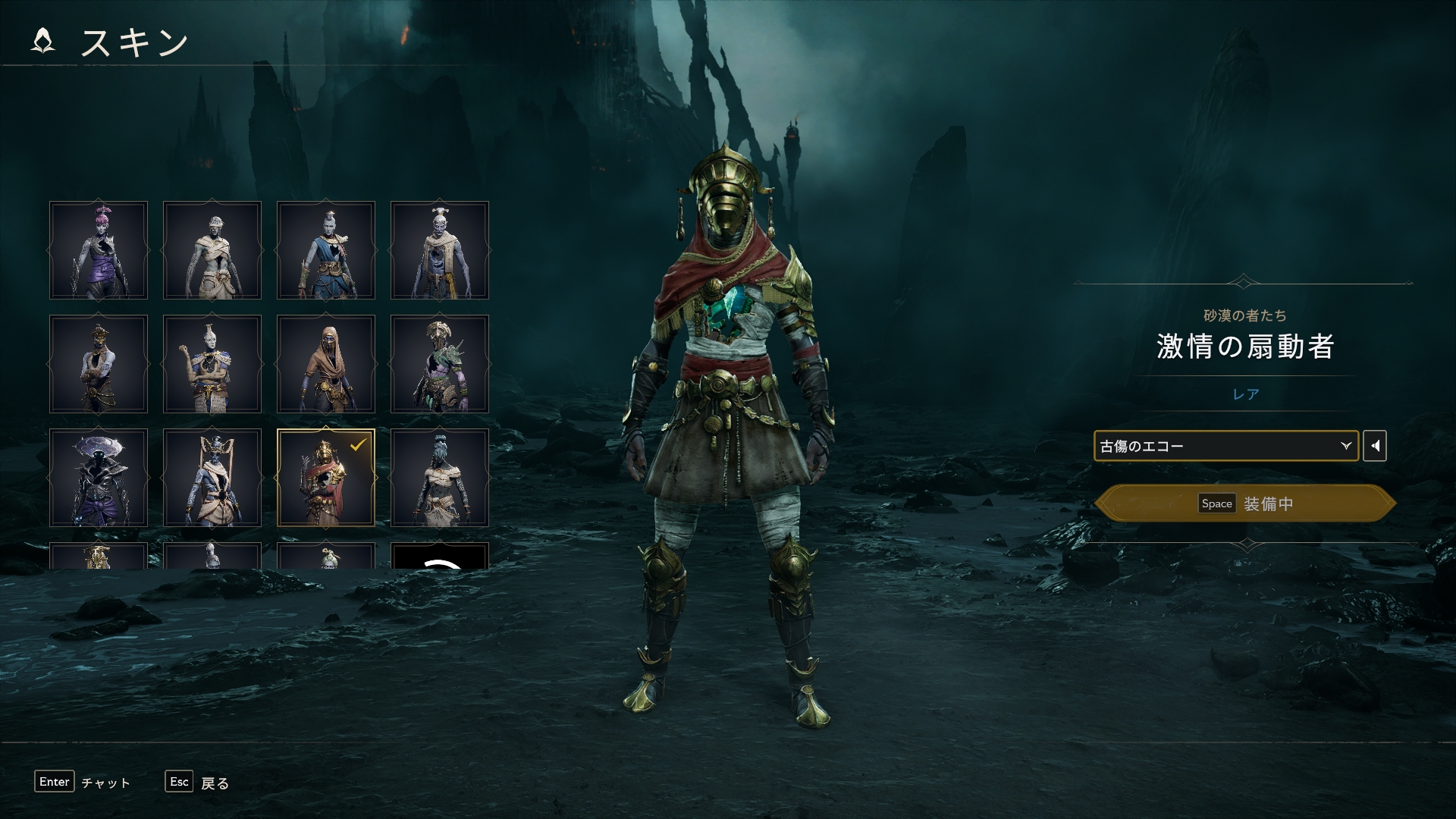Click the 装備中 equip button
Image resolution: width=1456 pixels, height=819 pixels.
coord(1245,504)
